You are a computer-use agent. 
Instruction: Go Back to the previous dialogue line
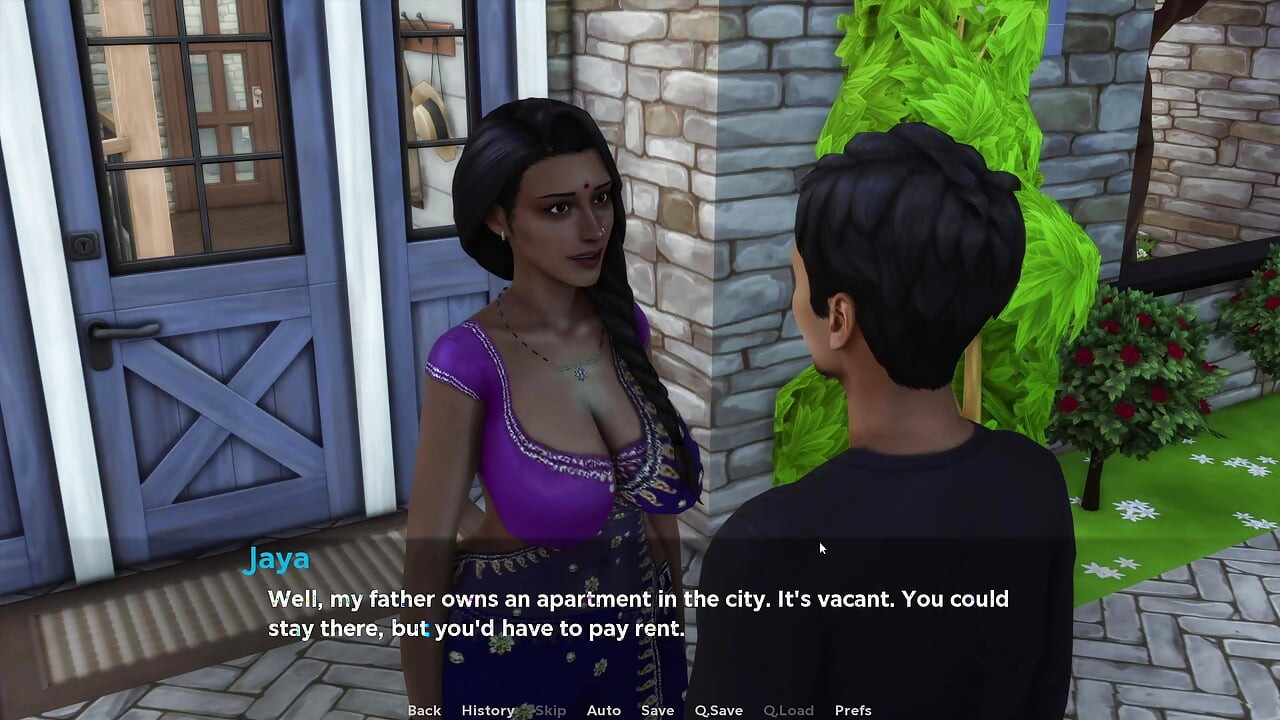click(x=424, y=710)
